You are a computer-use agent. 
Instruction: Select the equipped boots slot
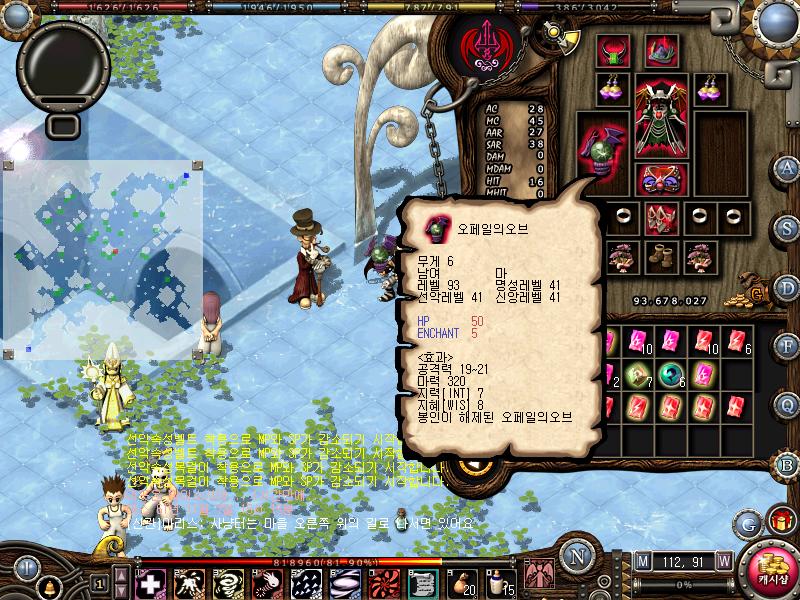(x=660, y=256)
